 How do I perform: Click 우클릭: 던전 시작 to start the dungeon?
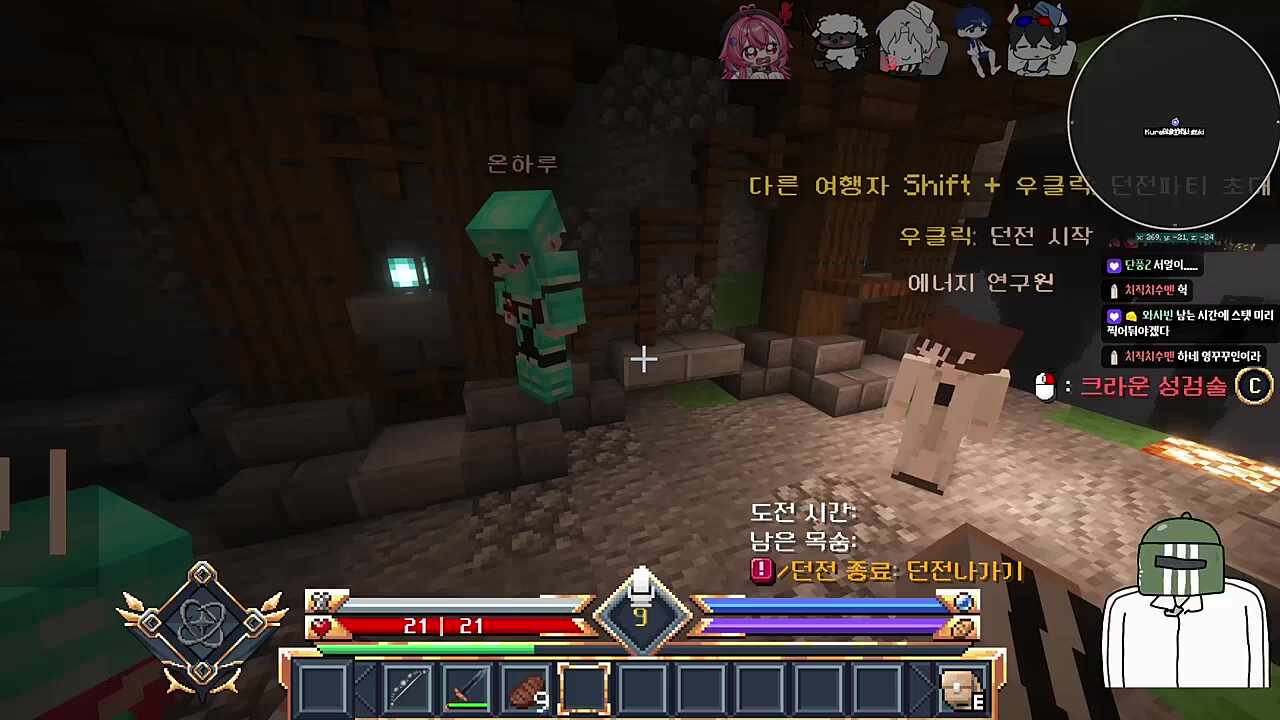[995, 235]
